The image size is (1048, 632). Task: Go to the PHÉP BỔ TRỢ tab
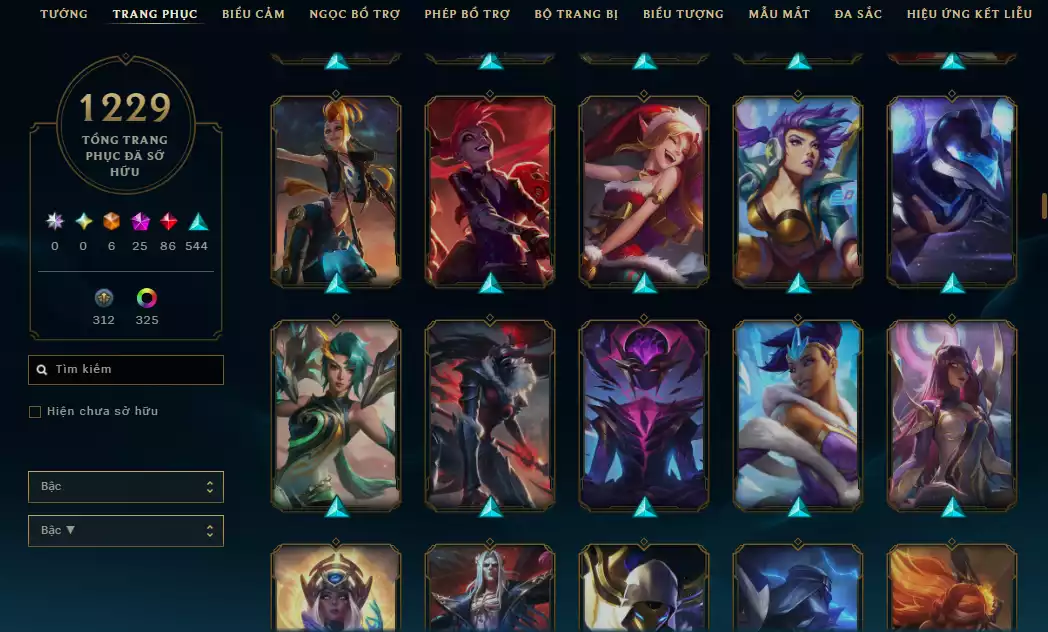(x=467, y=14)
